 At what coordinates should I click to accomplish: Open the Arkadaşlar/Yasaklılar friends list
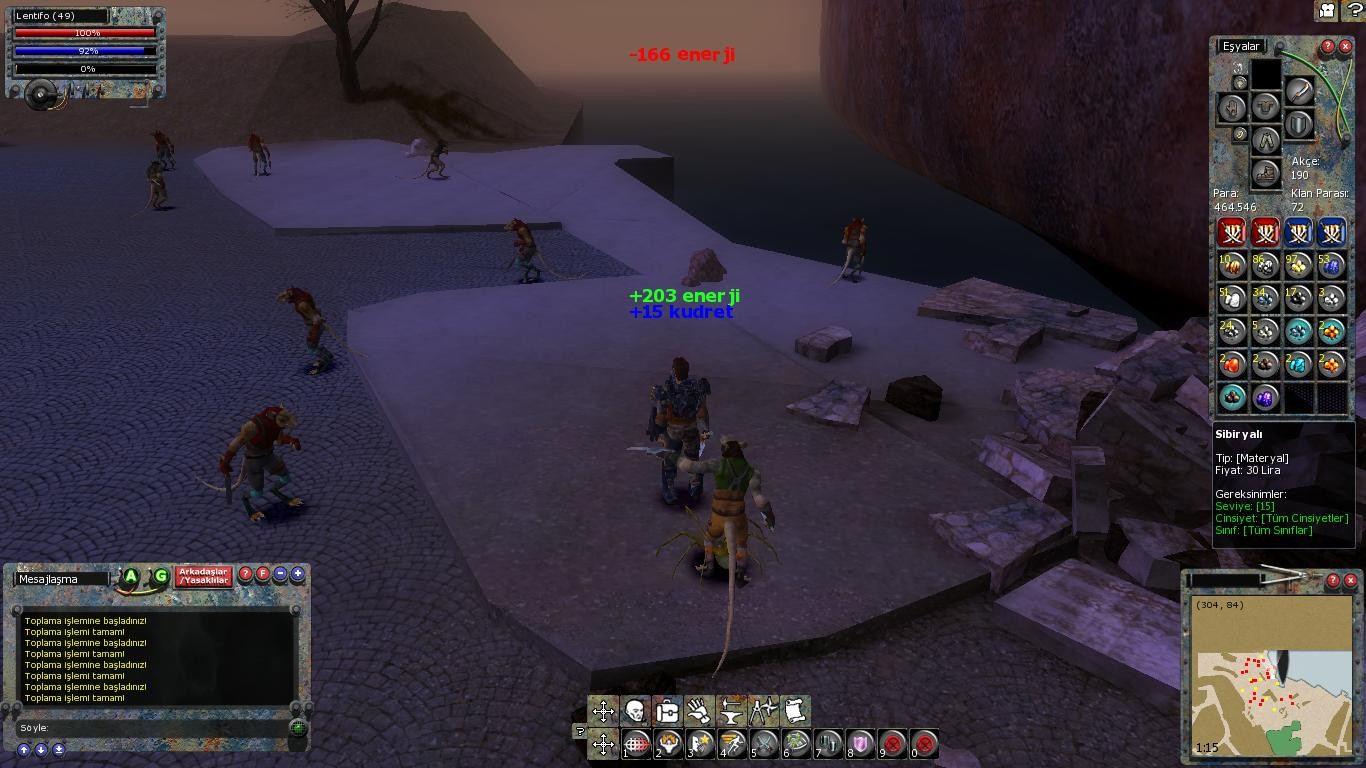(x=204, y=577)
